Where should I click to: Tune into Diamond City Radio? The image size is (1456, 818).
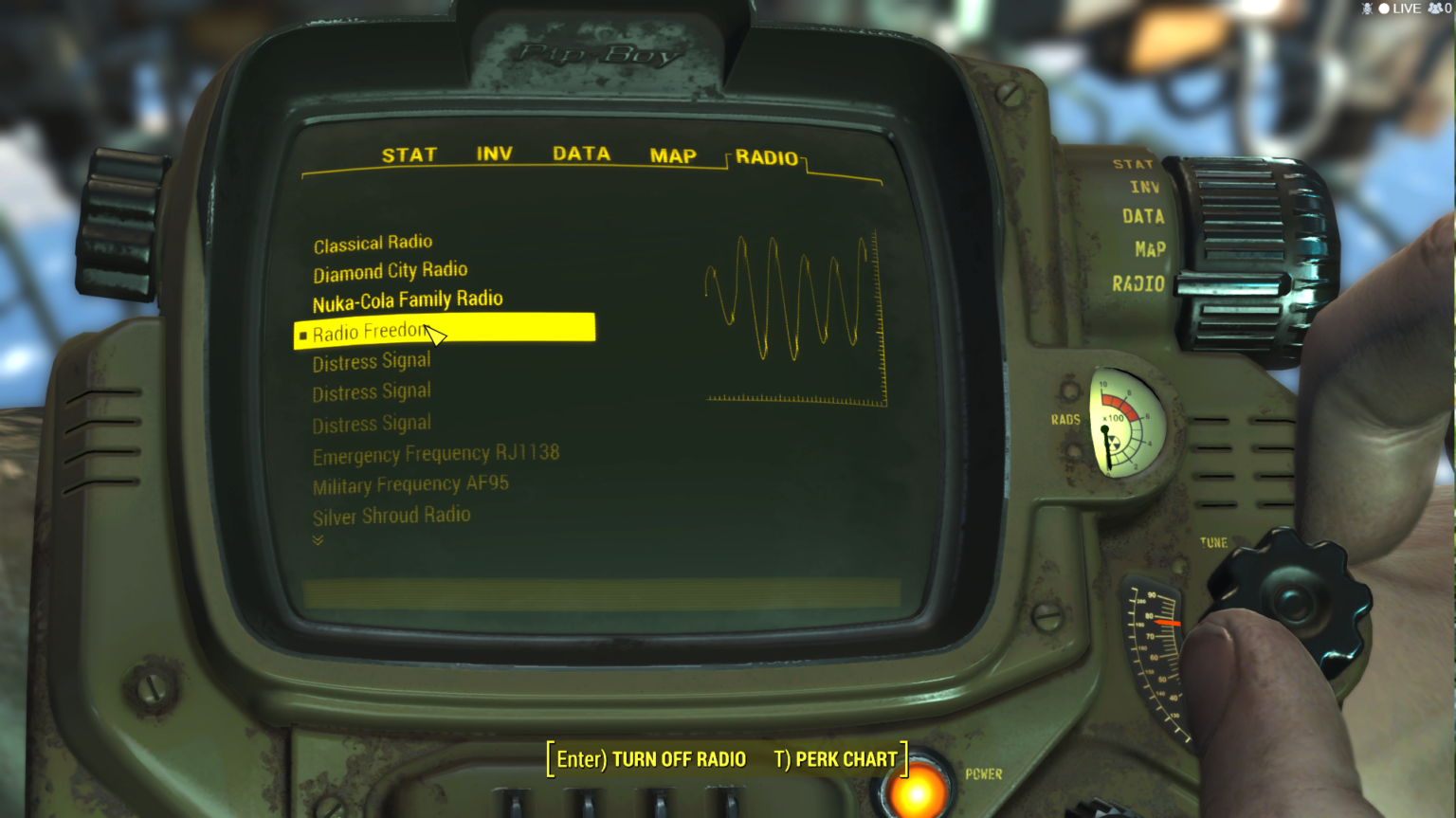click(x=390, y=271)
